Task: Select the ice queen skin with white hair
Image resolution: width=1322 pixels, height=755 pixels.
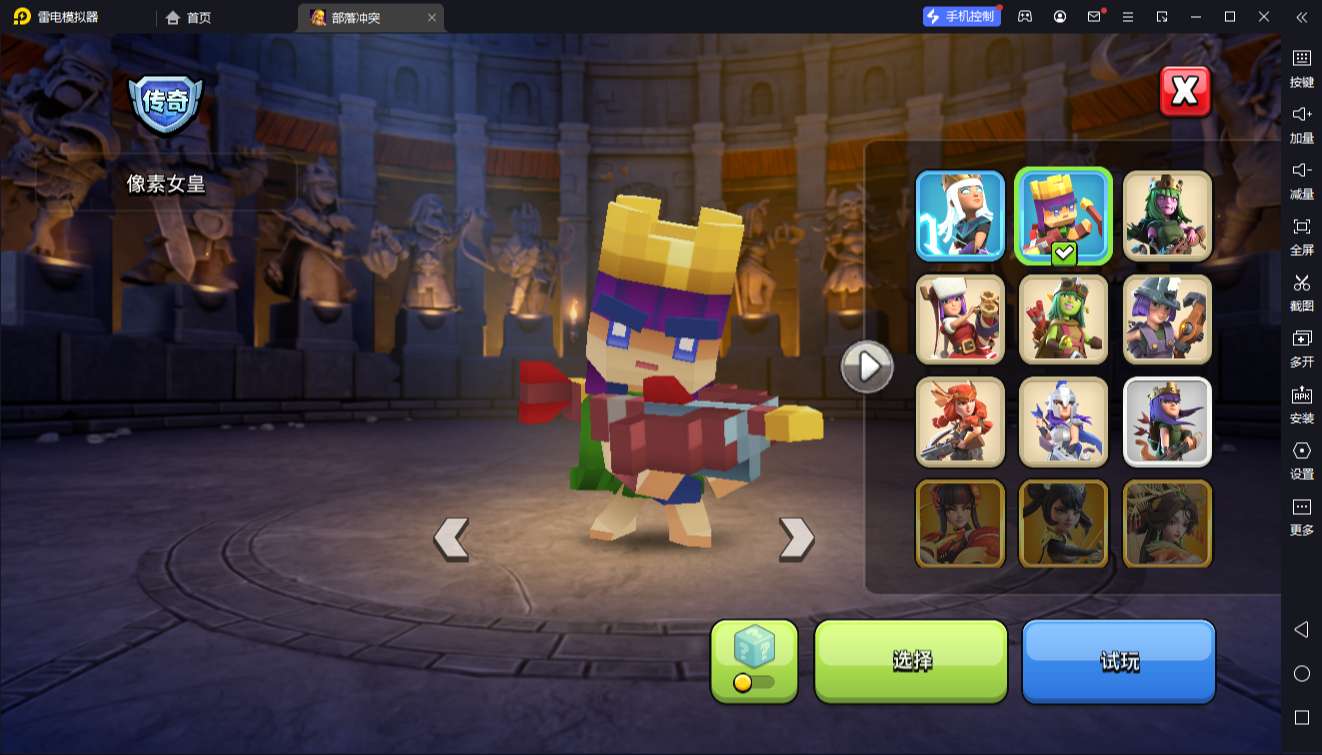Action: click(960, 216)
